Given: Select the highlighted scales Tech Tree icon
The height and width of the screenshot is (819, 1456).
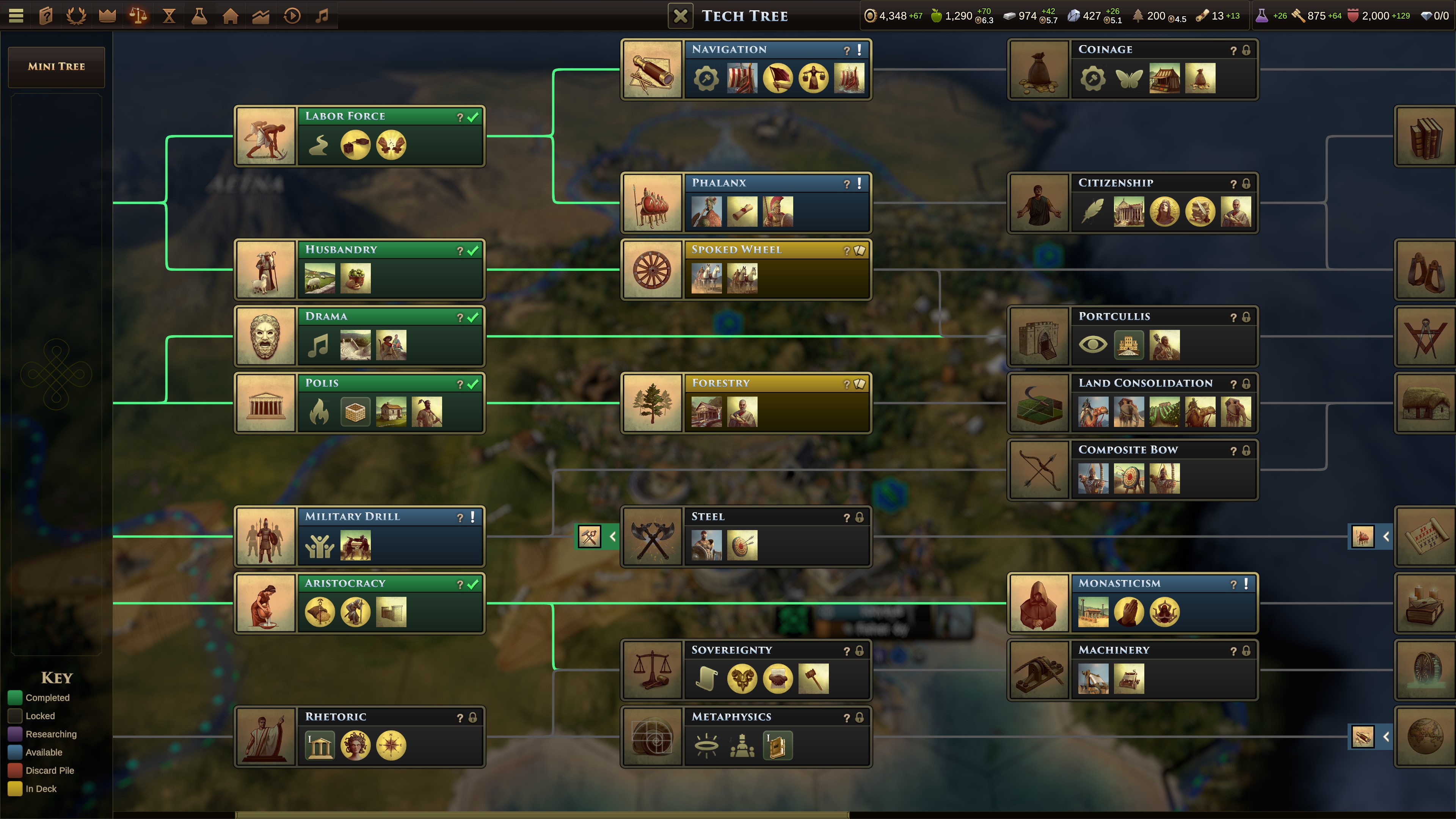Looking at the screenshot, I should coord(137,15).
